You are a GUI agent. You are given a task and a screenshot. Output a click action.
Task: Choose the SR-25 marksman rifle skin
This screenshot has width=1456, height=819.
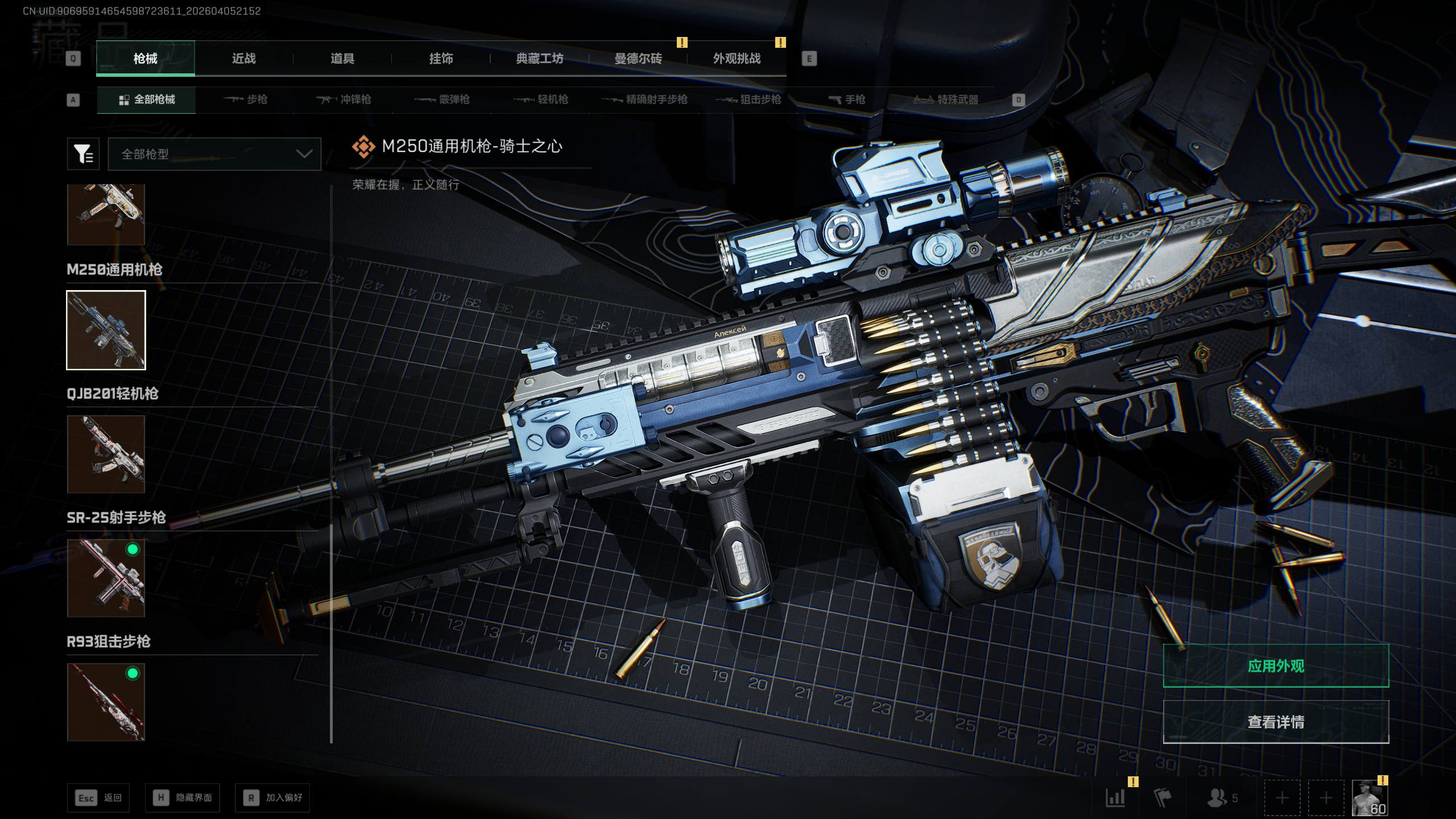coord(106,578)
